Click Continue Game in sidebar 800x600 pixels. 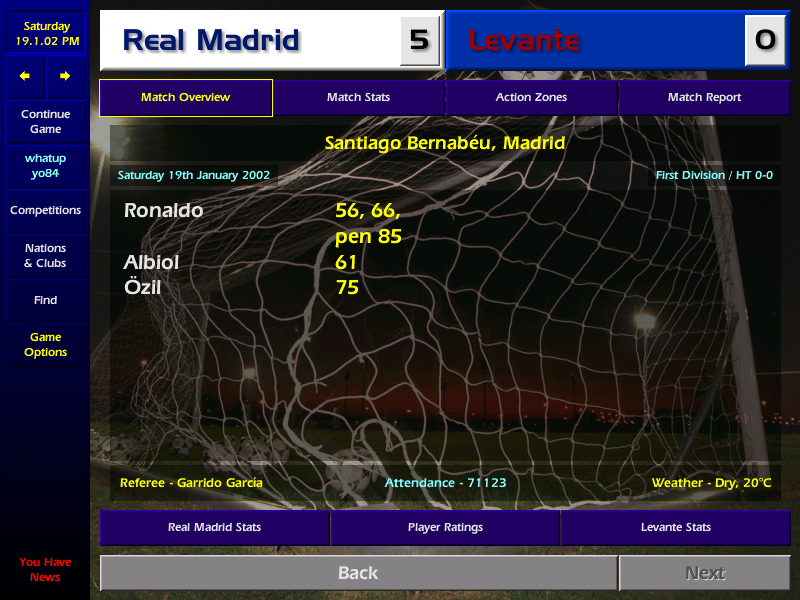[45, 122]
